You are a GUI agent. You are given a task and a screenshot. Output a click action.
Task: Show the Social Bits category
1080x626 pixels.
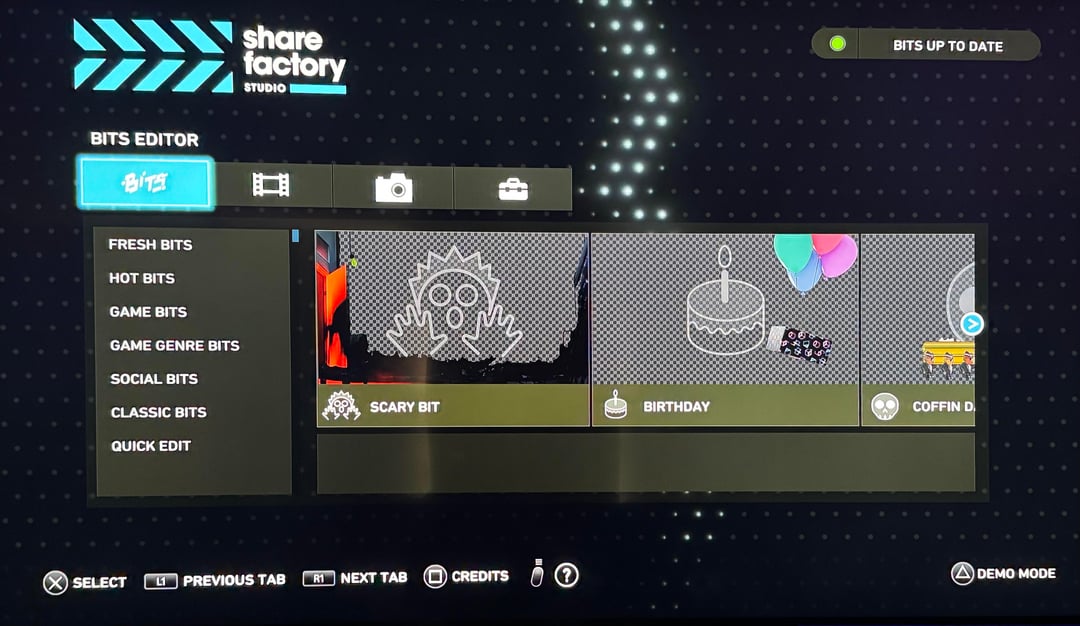(154, 379)
